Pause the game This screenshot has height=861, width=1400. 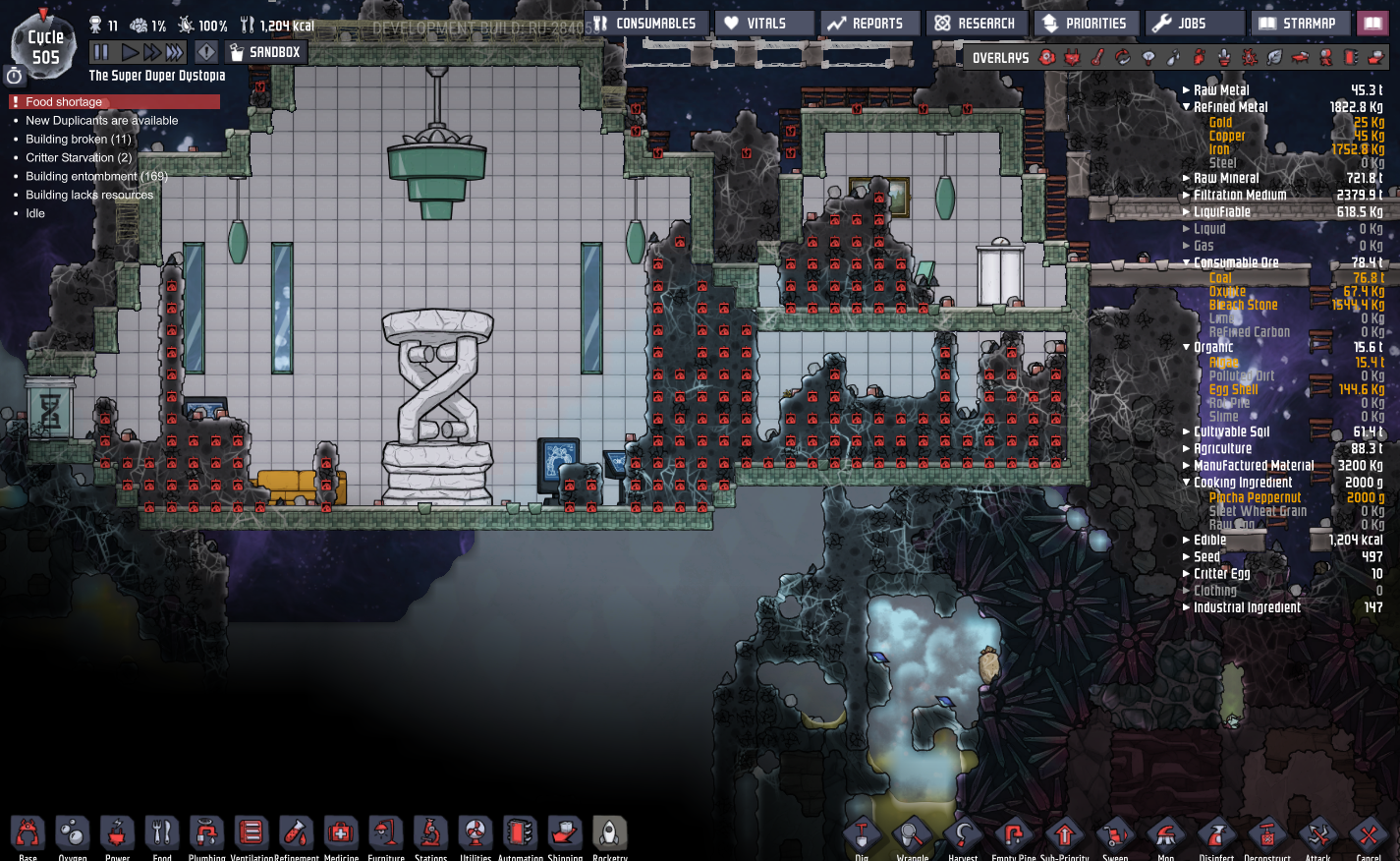pyautogui.click(x=101, y=52)
